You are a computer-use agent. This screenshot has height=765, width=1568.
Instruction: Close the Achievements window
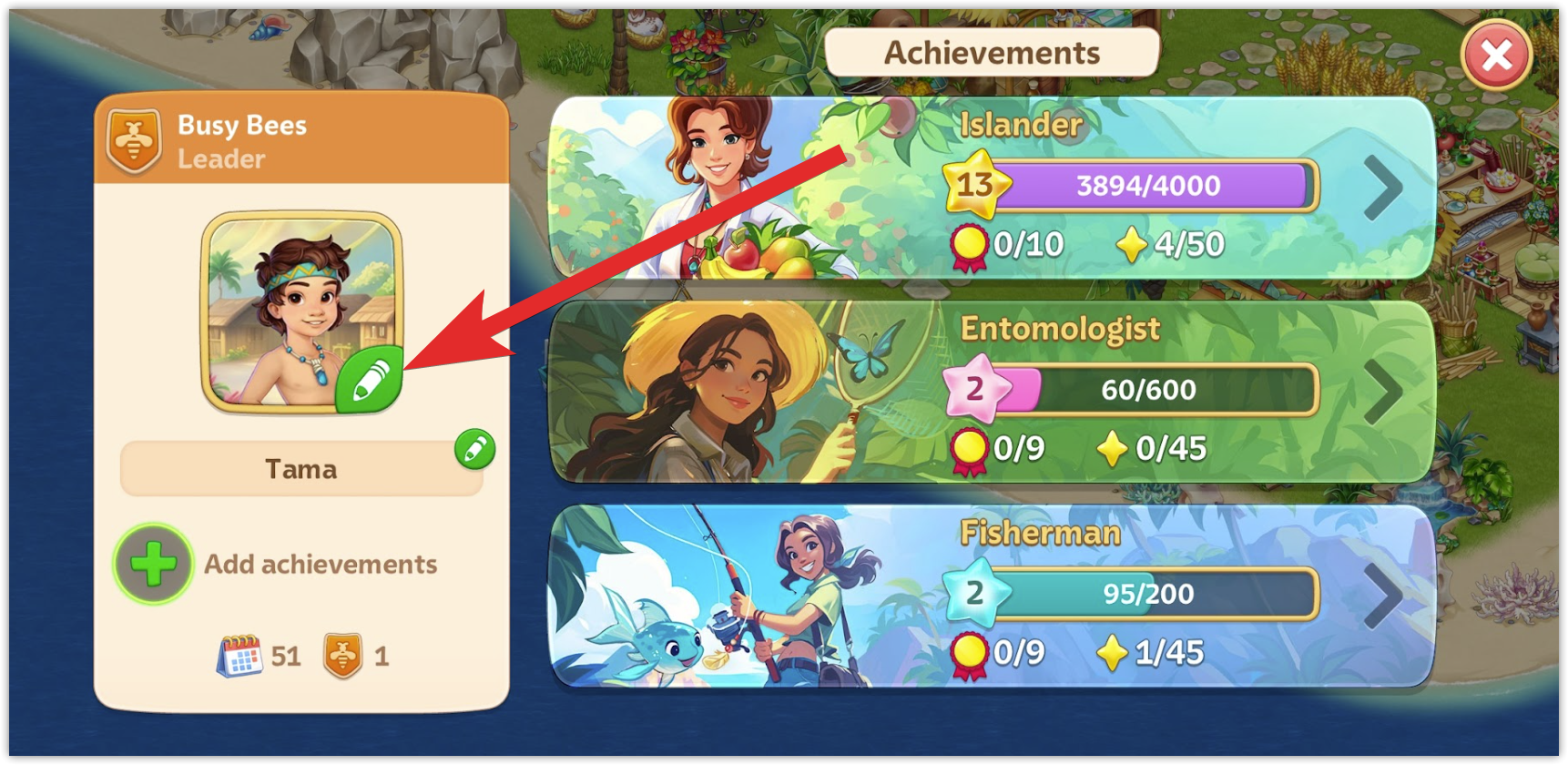click(x=1496, y=56)
